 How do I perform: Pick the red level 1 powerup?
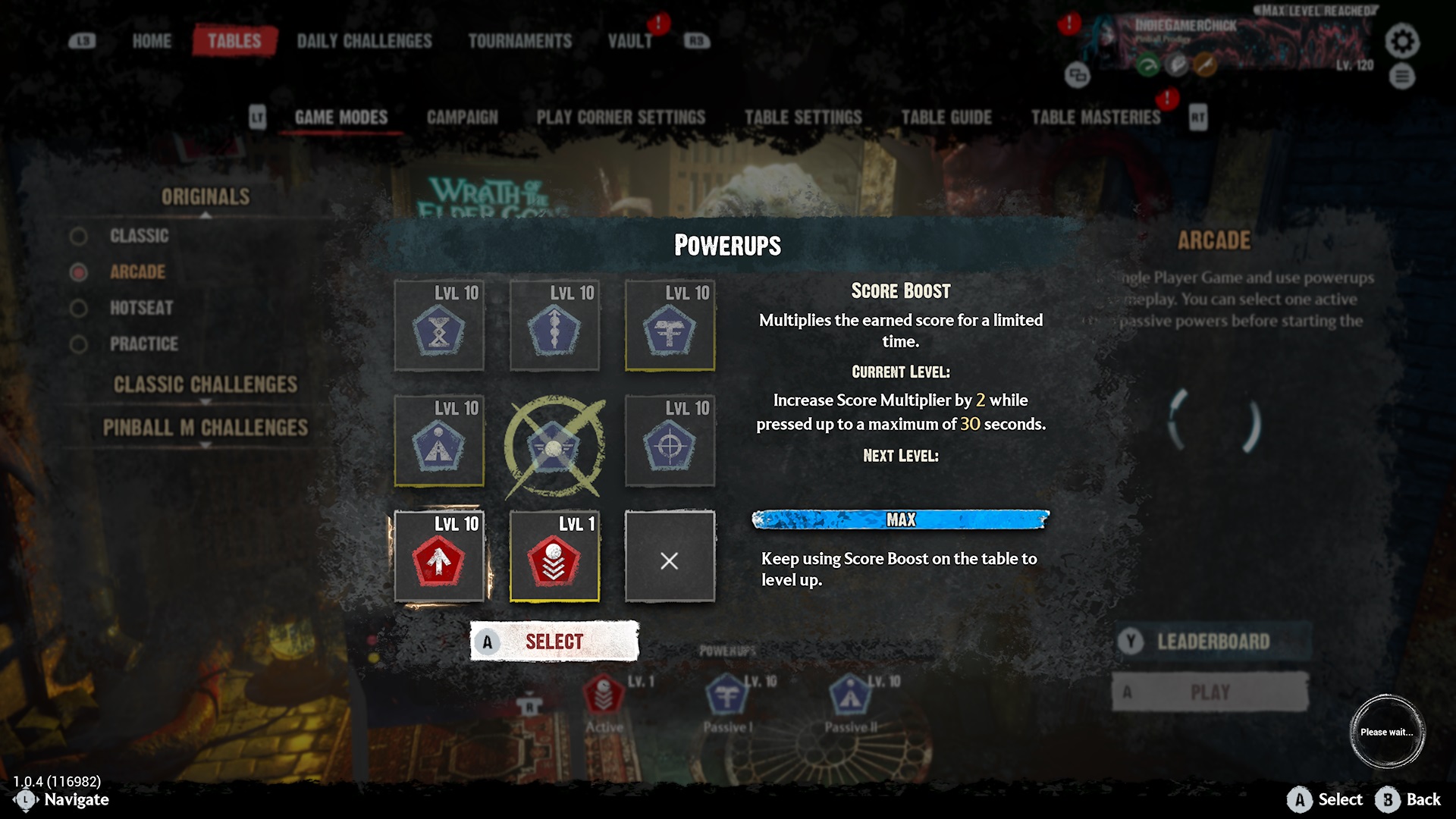pyautogui.click(x=554, y=557)
